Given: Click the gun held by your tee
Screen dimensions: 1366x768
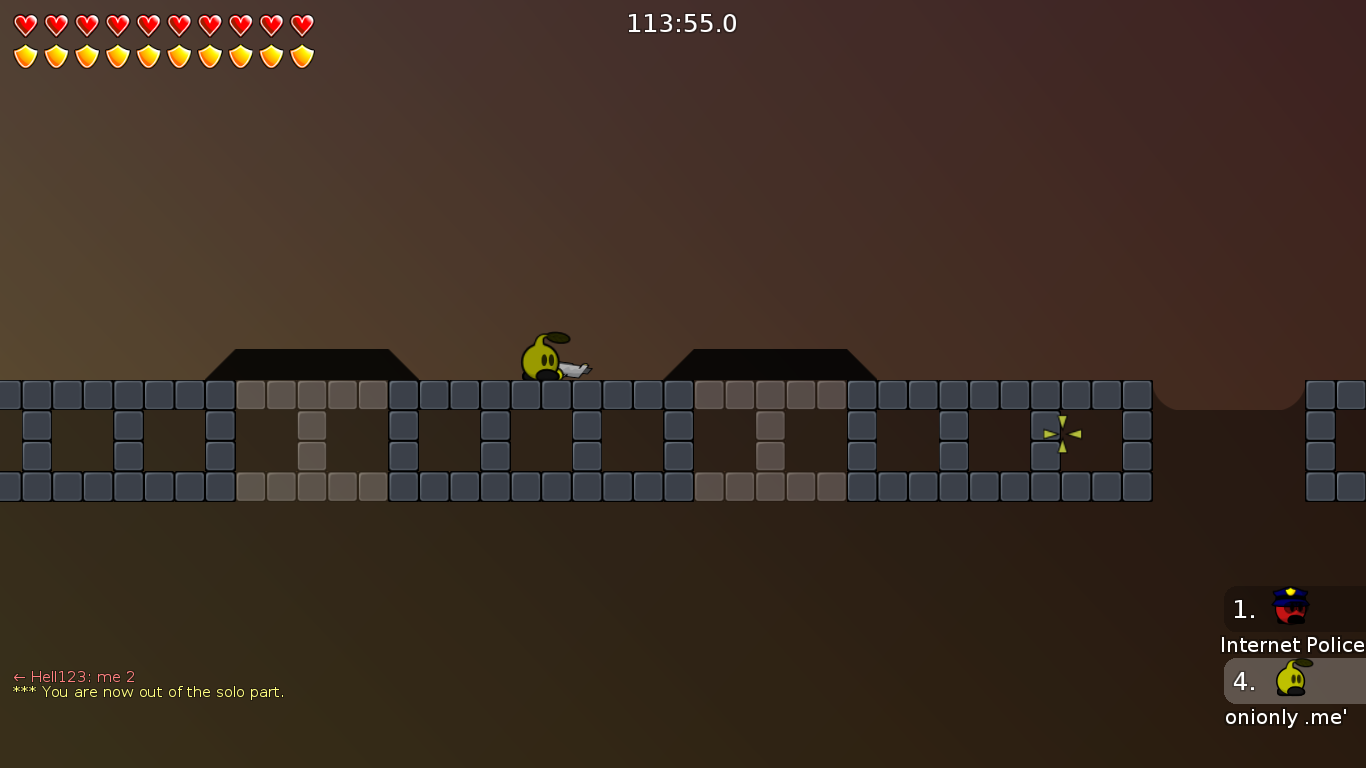Looking at the screenshot, I should pos(573,369).
